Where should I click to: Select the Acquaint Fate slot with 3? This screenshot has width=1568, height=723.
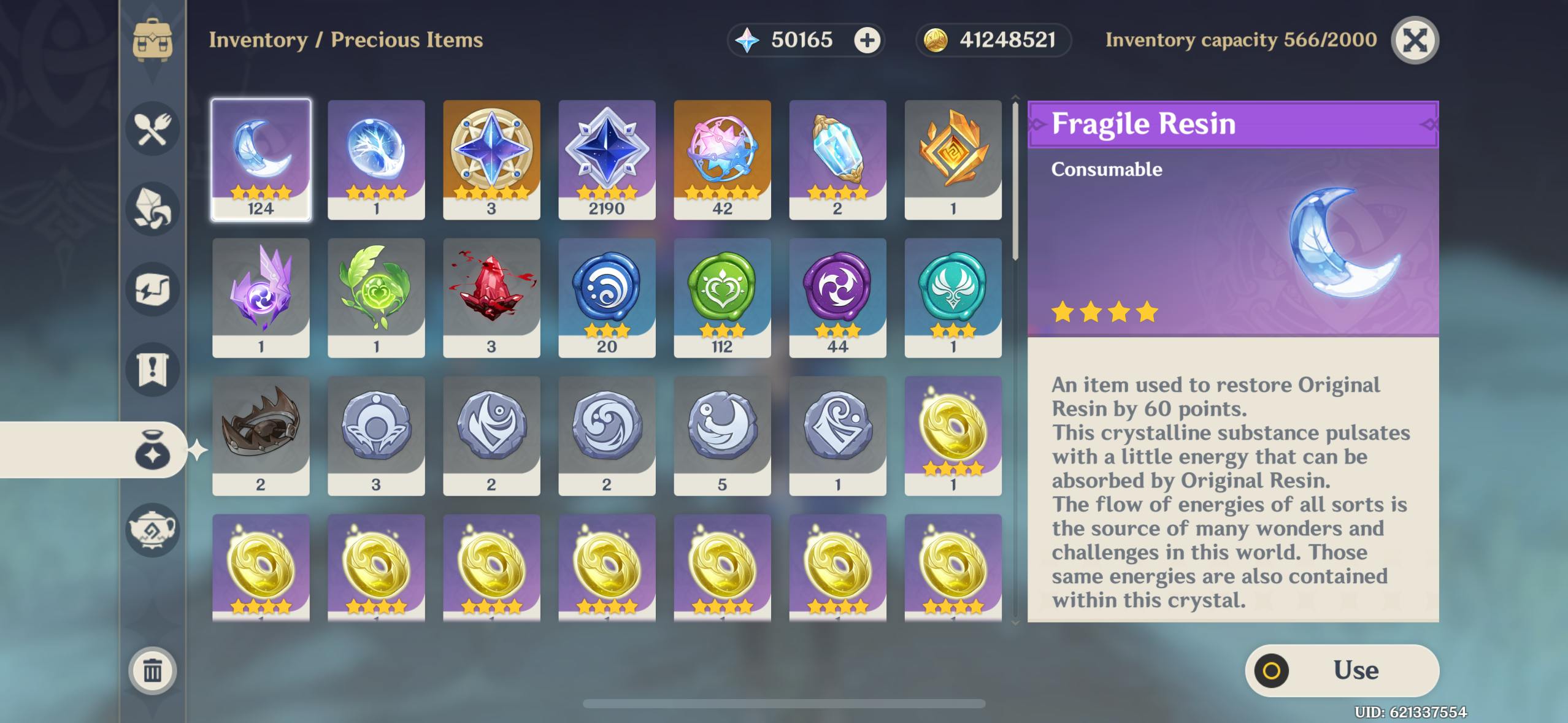(491, 159)
